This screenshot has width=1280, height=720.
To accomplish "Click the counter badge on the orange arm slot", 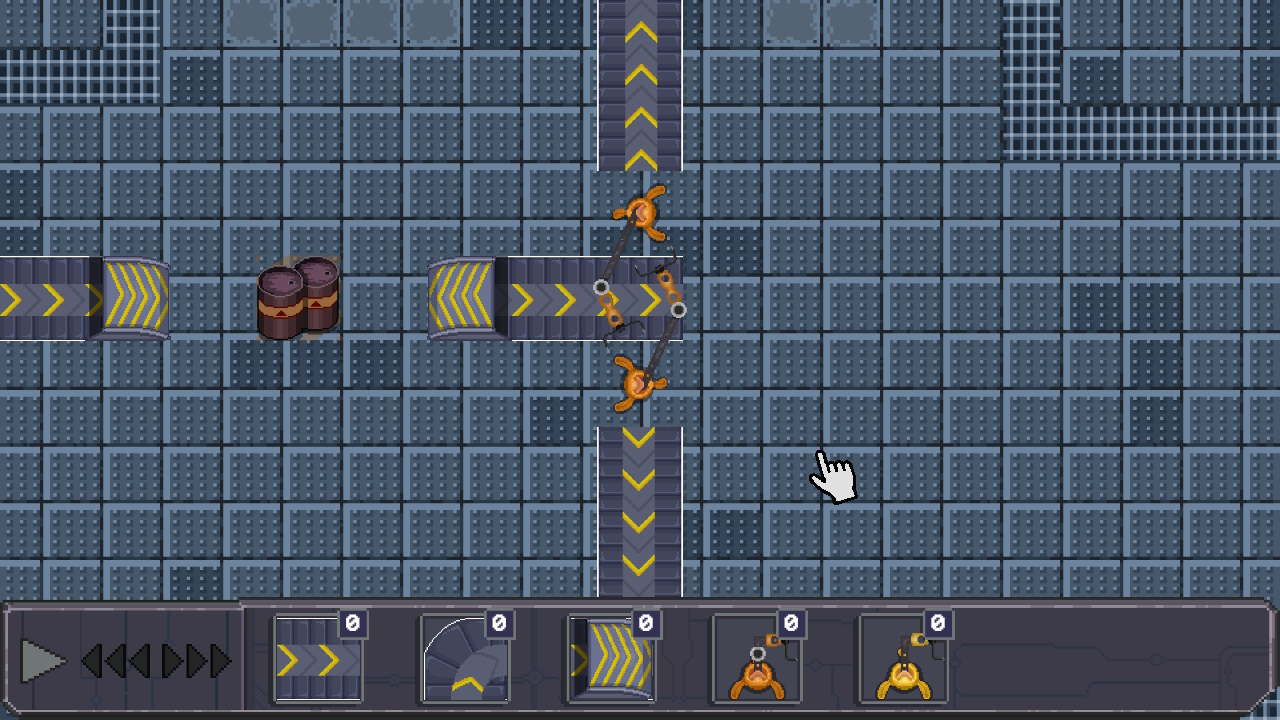I will tap(790, 621).
